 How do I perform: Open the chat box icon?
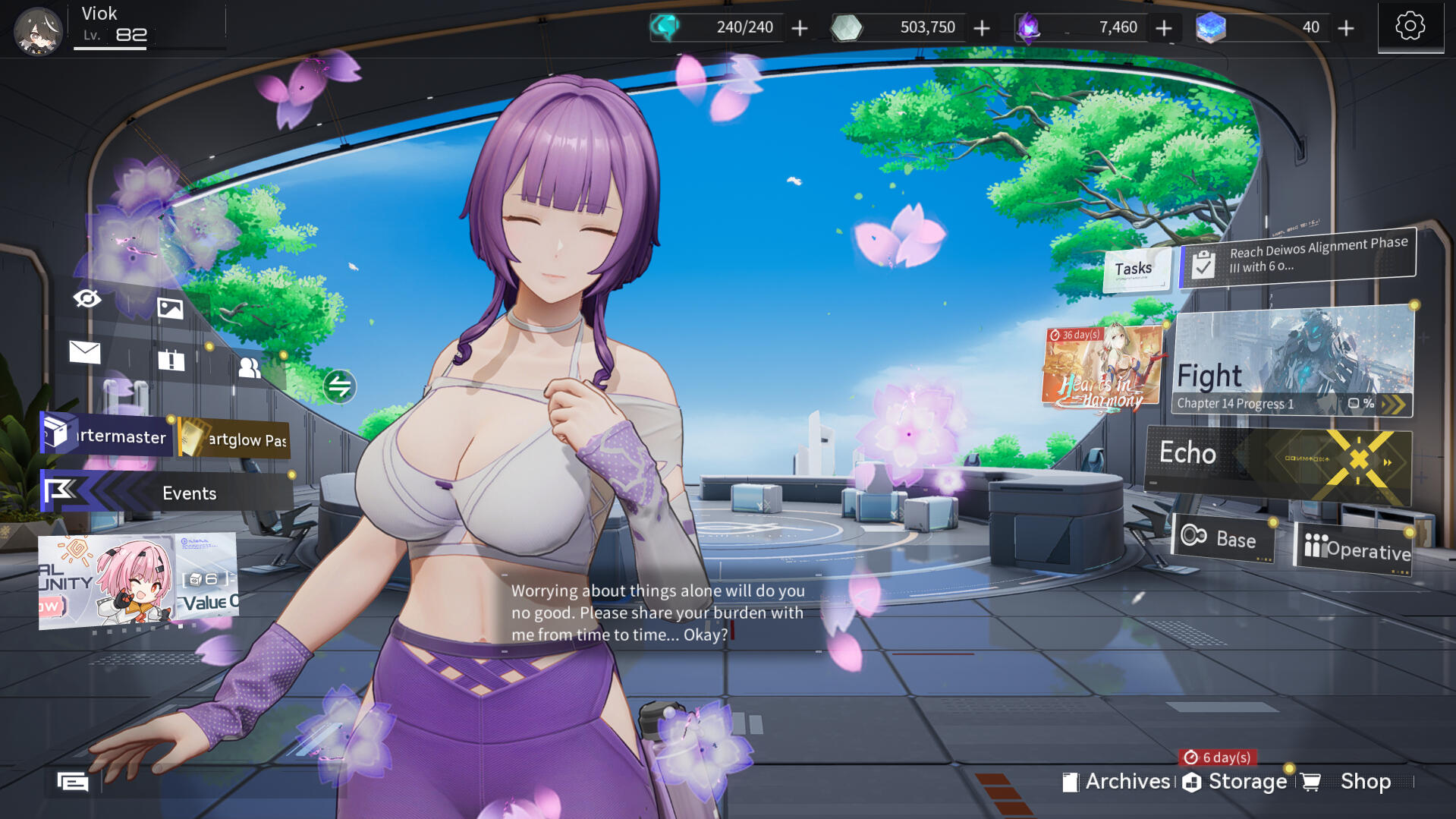73,781
